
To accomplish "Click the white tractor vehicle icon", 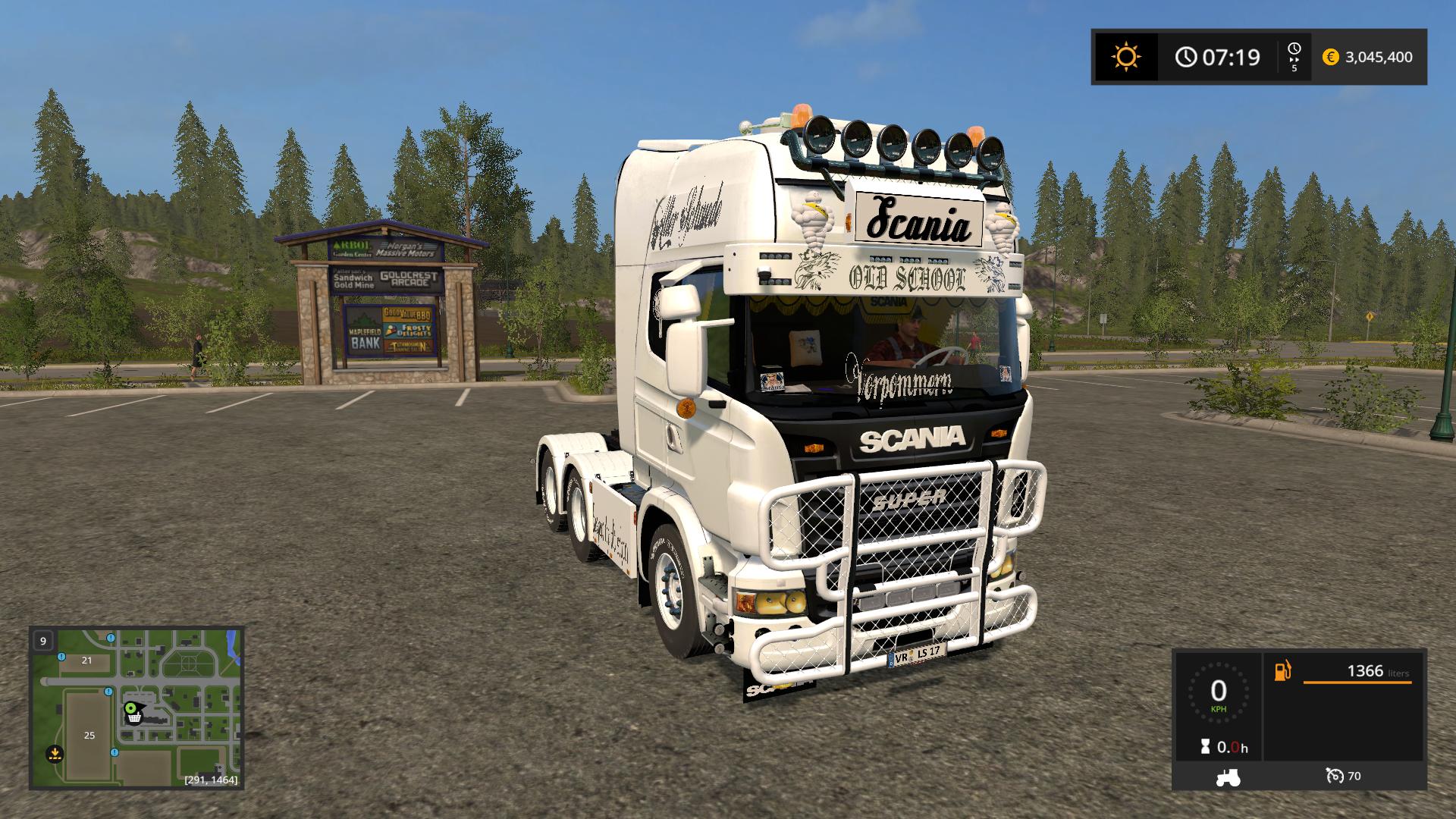I will click(x=1228, y=777).
